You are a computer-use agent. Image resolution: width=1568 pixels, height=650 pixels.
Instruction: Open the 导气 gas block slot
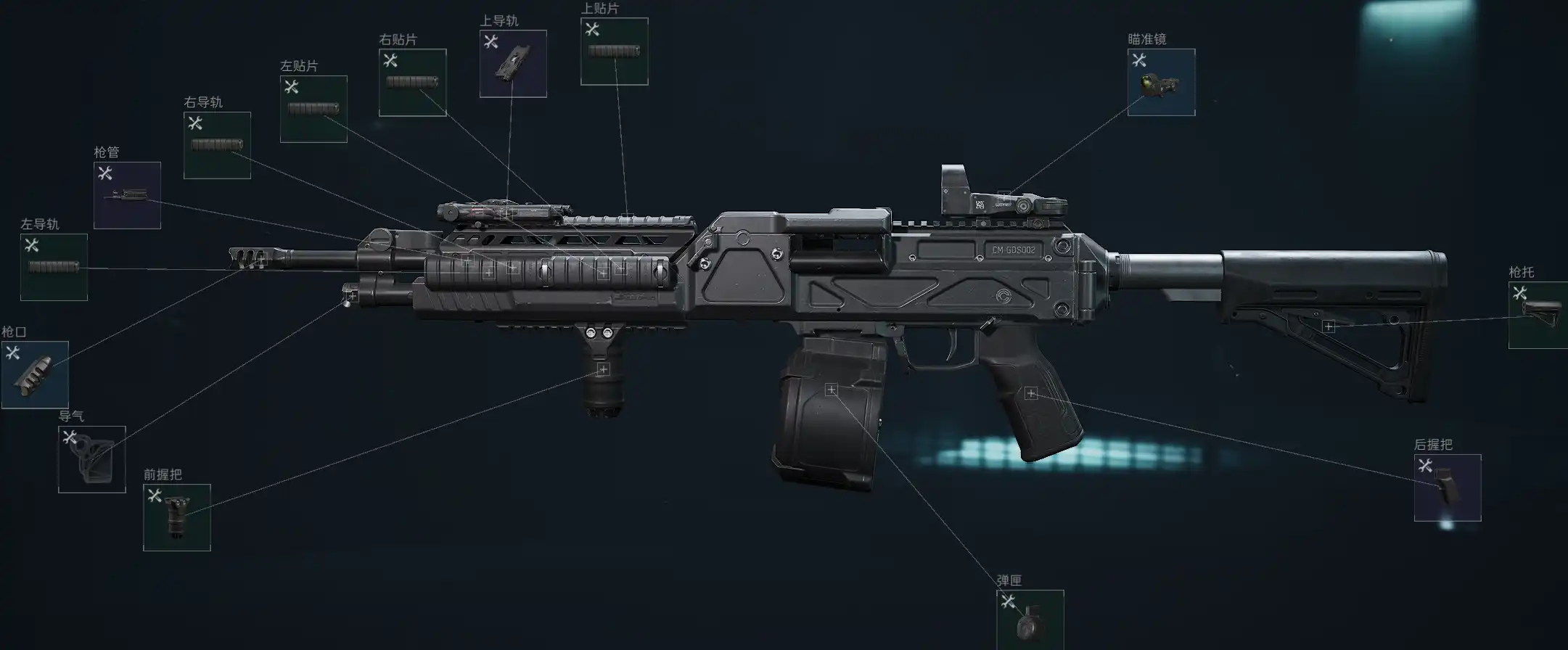pyautogui.click(x=92, y=459)
